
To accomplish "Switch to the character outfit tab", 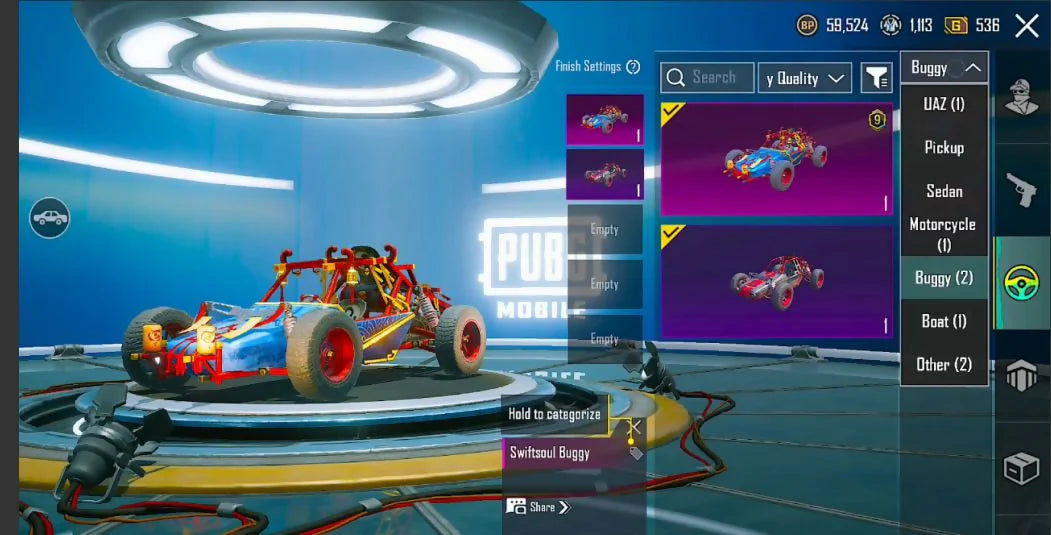I will click(1021, 98).
